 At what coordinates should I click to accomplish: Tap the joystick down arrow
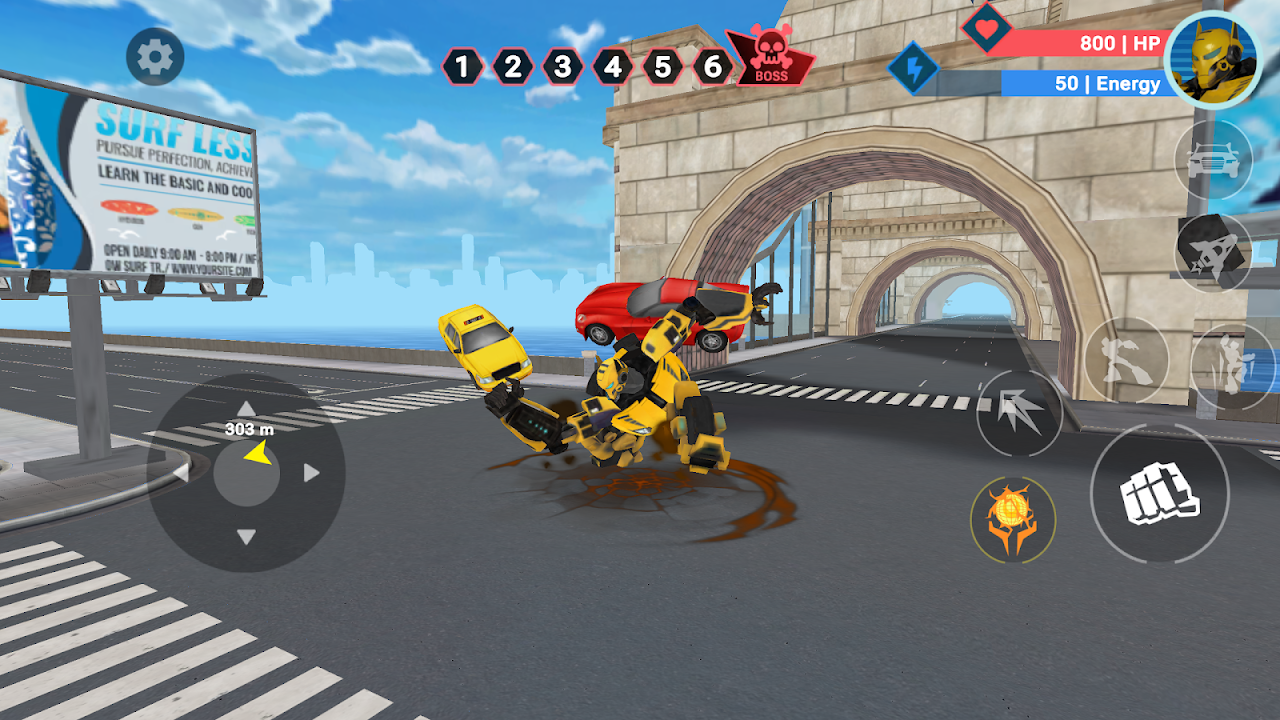[246, 537]
